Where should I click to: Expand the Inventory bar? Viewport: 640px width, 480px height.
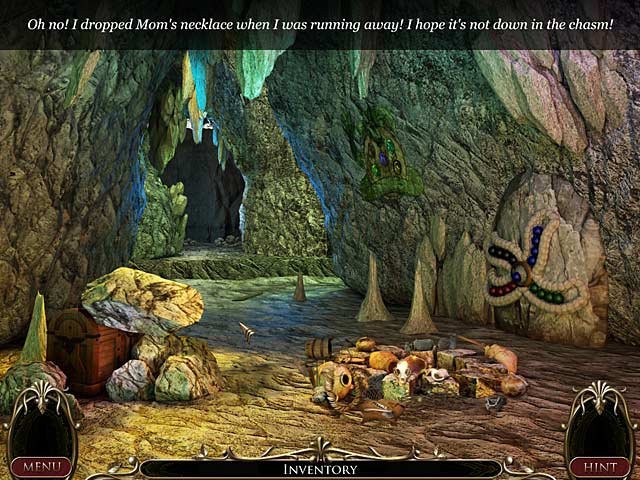tap(320, 468)
